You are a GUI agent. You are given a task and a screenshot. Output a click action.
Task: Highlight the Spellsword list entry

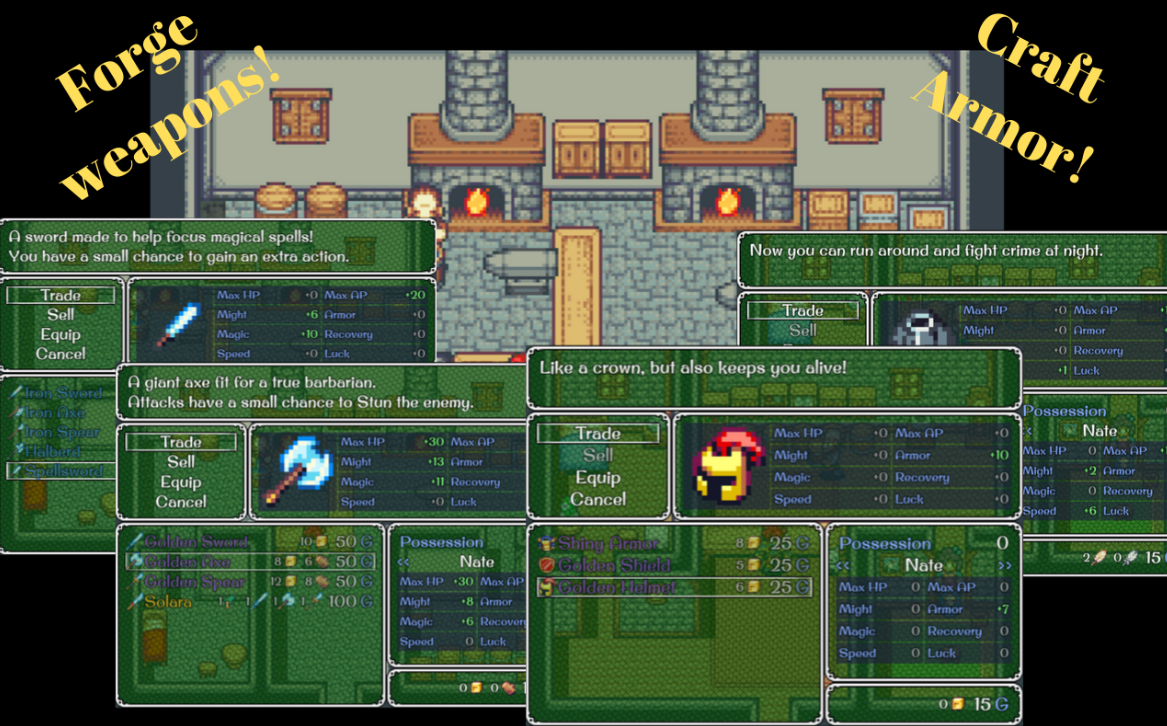pyautogui.click(x=62, y=470)
